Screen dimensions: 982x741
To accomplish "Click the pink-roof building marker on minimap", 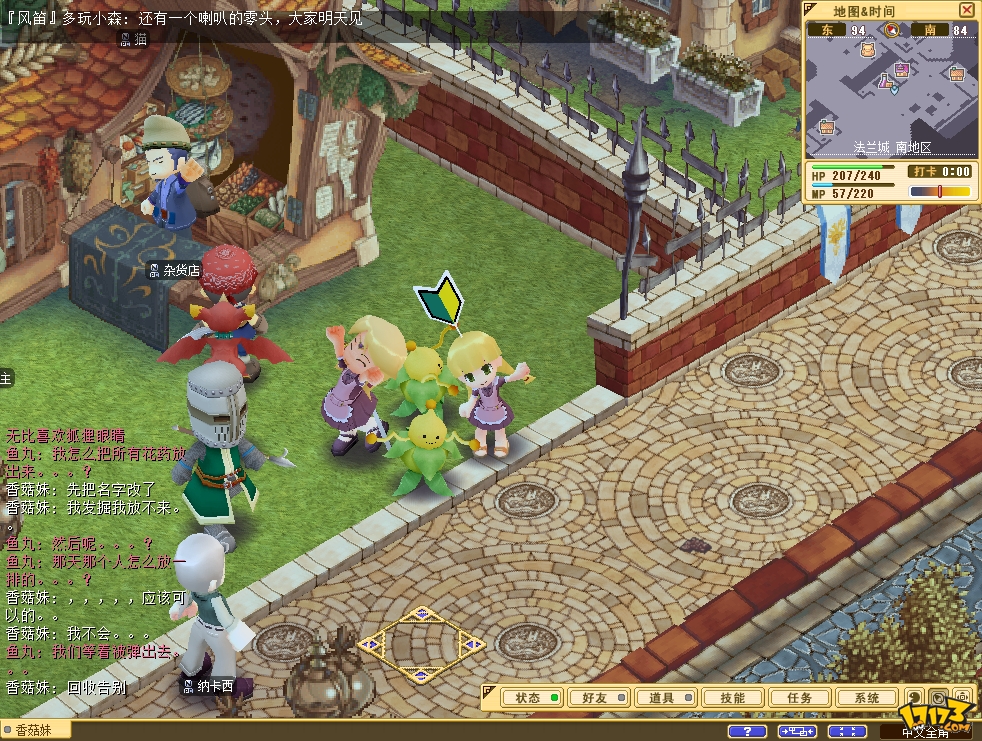I will point(902,69).
